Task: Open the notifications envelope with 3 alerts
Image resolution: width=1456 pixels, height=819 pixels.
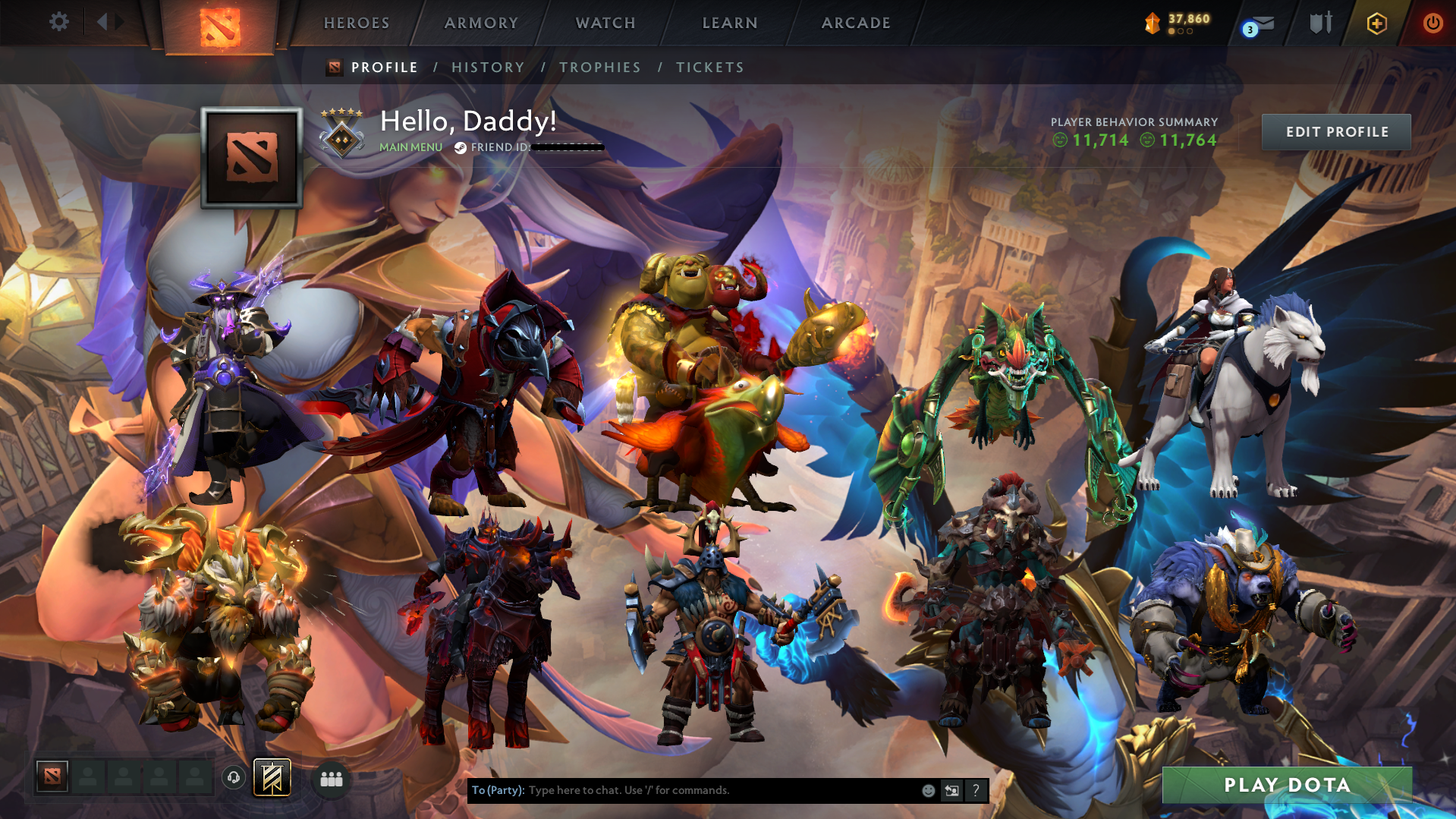Action: tap(1257, 24)
